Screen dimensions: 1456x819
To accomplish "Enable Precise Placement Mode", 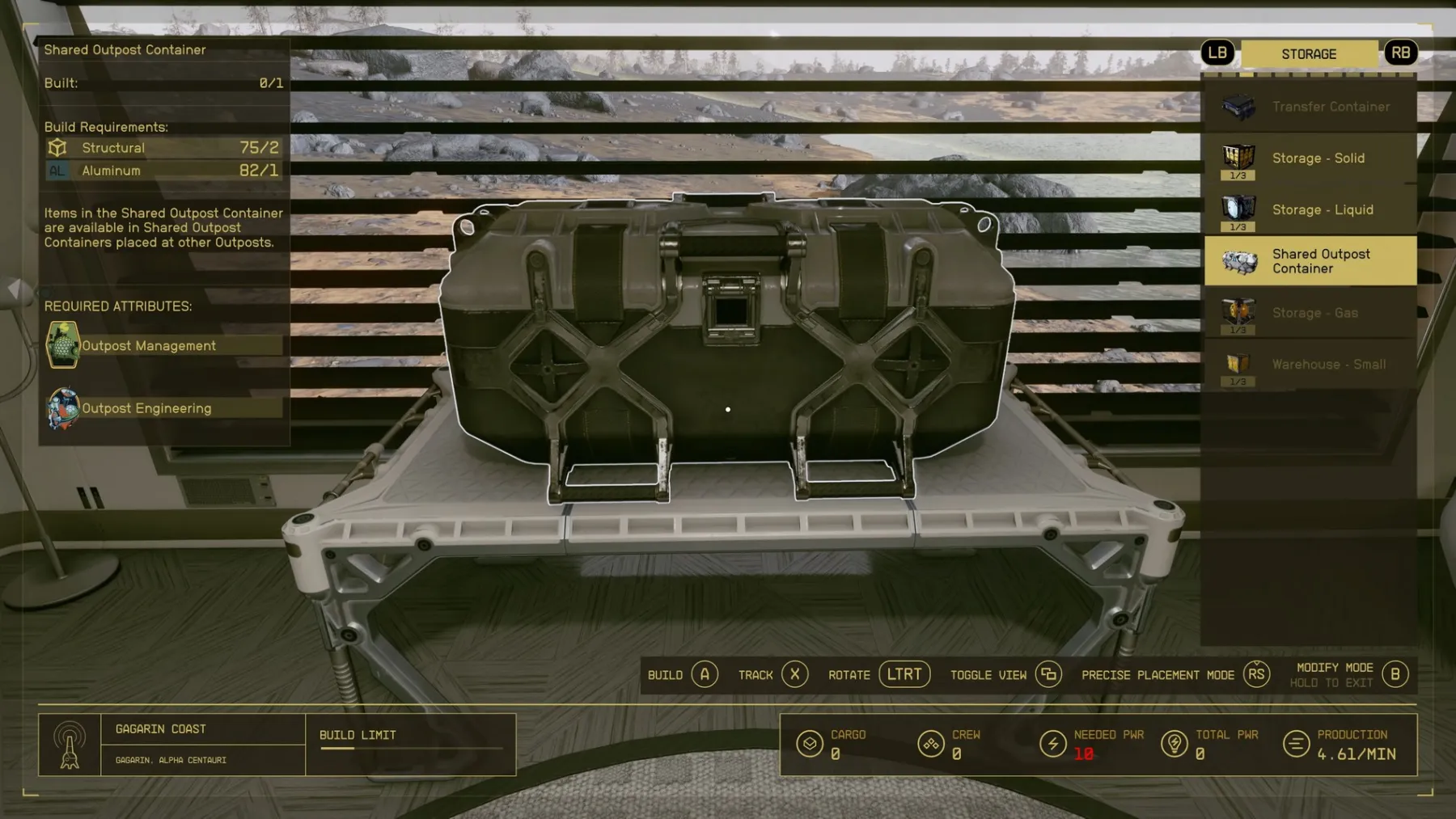I will point(1255,674).
